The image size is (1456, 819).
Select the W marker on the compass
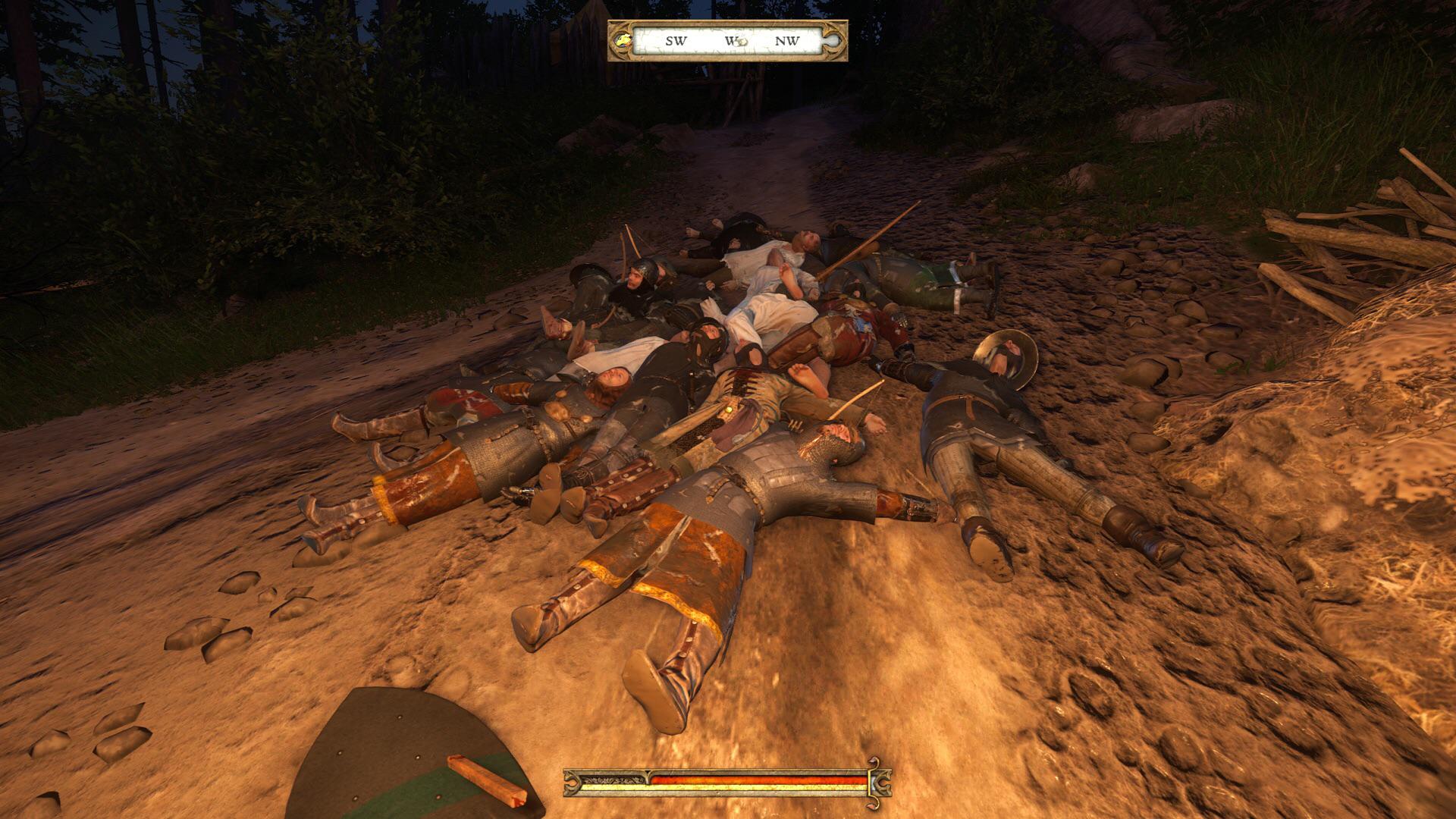pos(728,39)
